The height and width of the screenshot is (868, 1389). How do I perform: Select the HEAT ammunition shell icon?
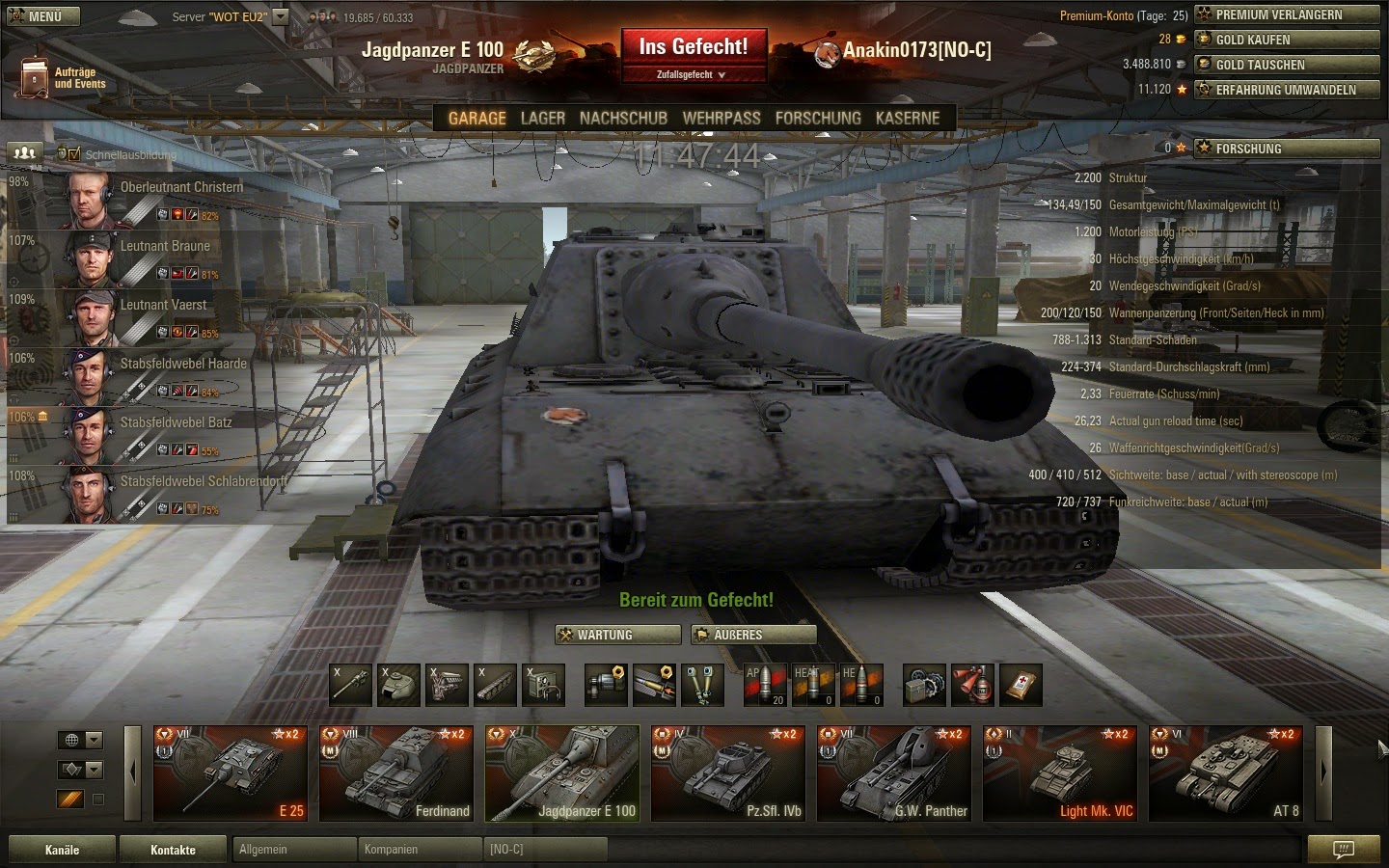click(x=813, y=685)
